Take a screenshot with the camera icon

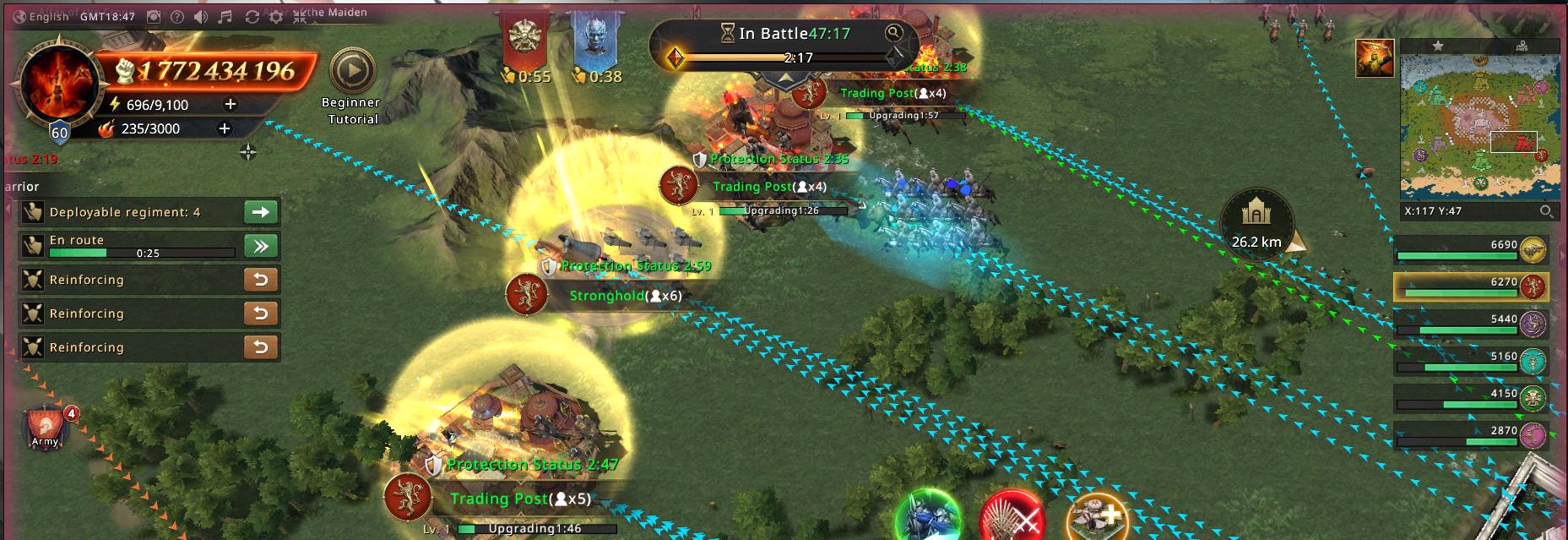[154, 17]
